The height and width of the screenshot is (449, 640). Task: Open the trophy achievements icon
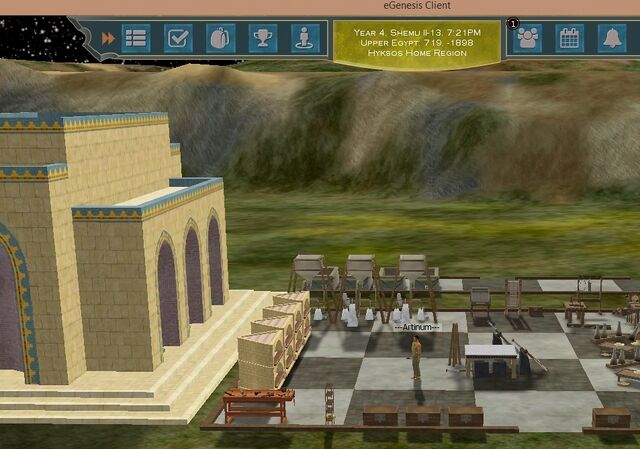coord(262,38)
